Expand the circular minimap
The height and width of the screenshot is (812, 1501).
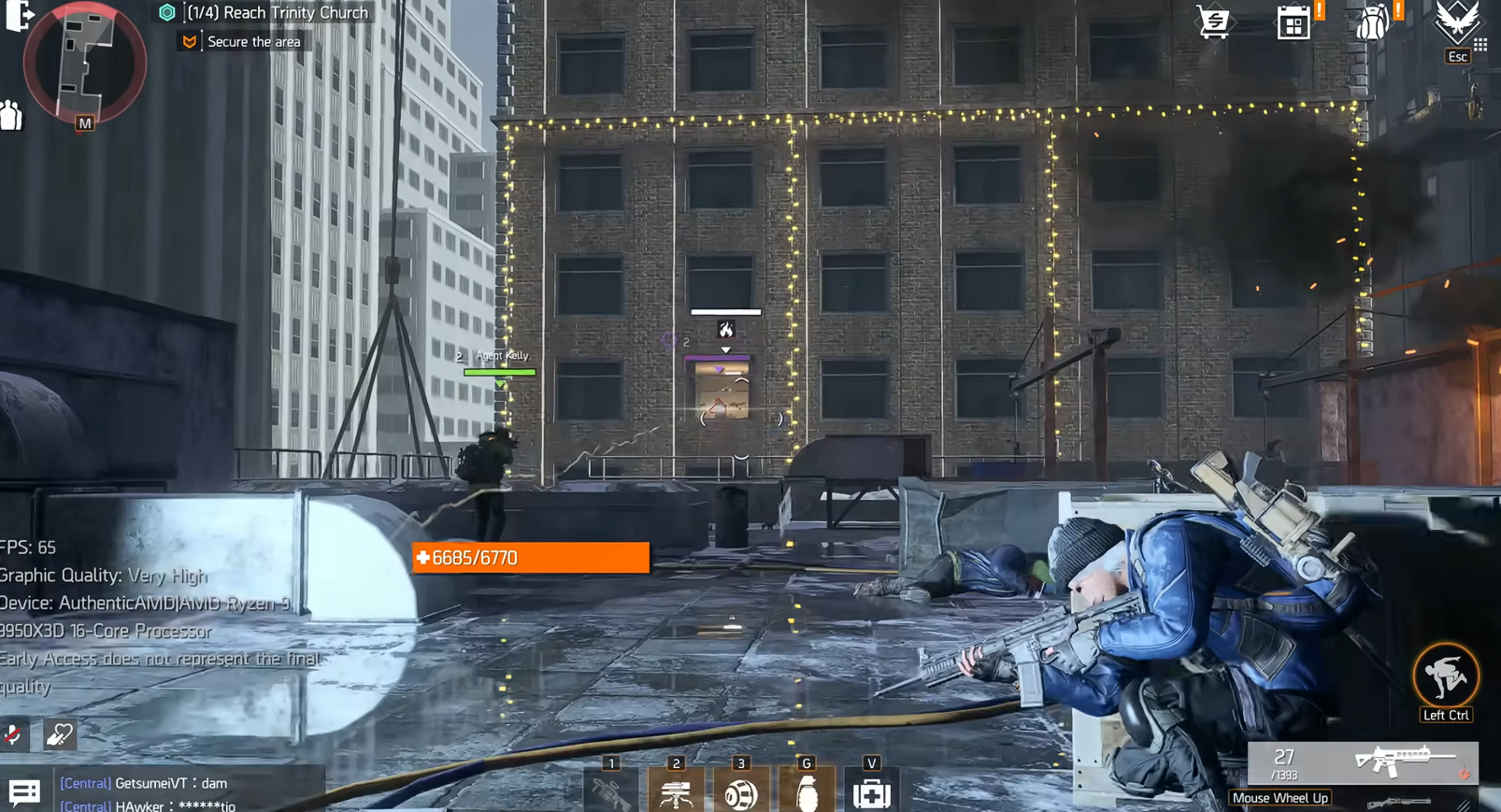[84, 62]
